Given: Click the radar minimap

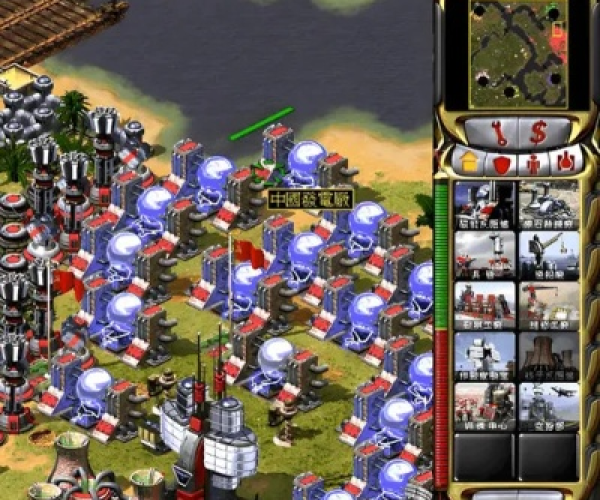Looking at the screenshot, I should tap(517, 54).
